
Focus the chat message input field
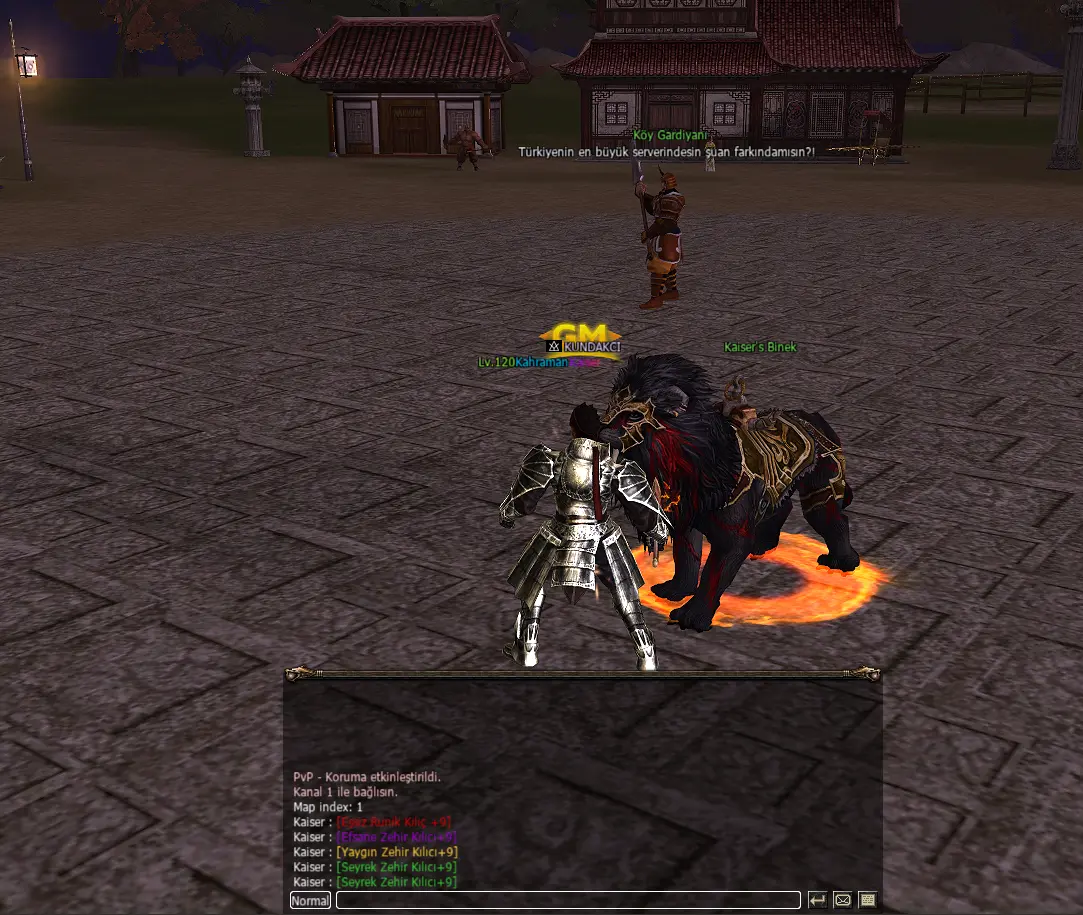[568, 901]
